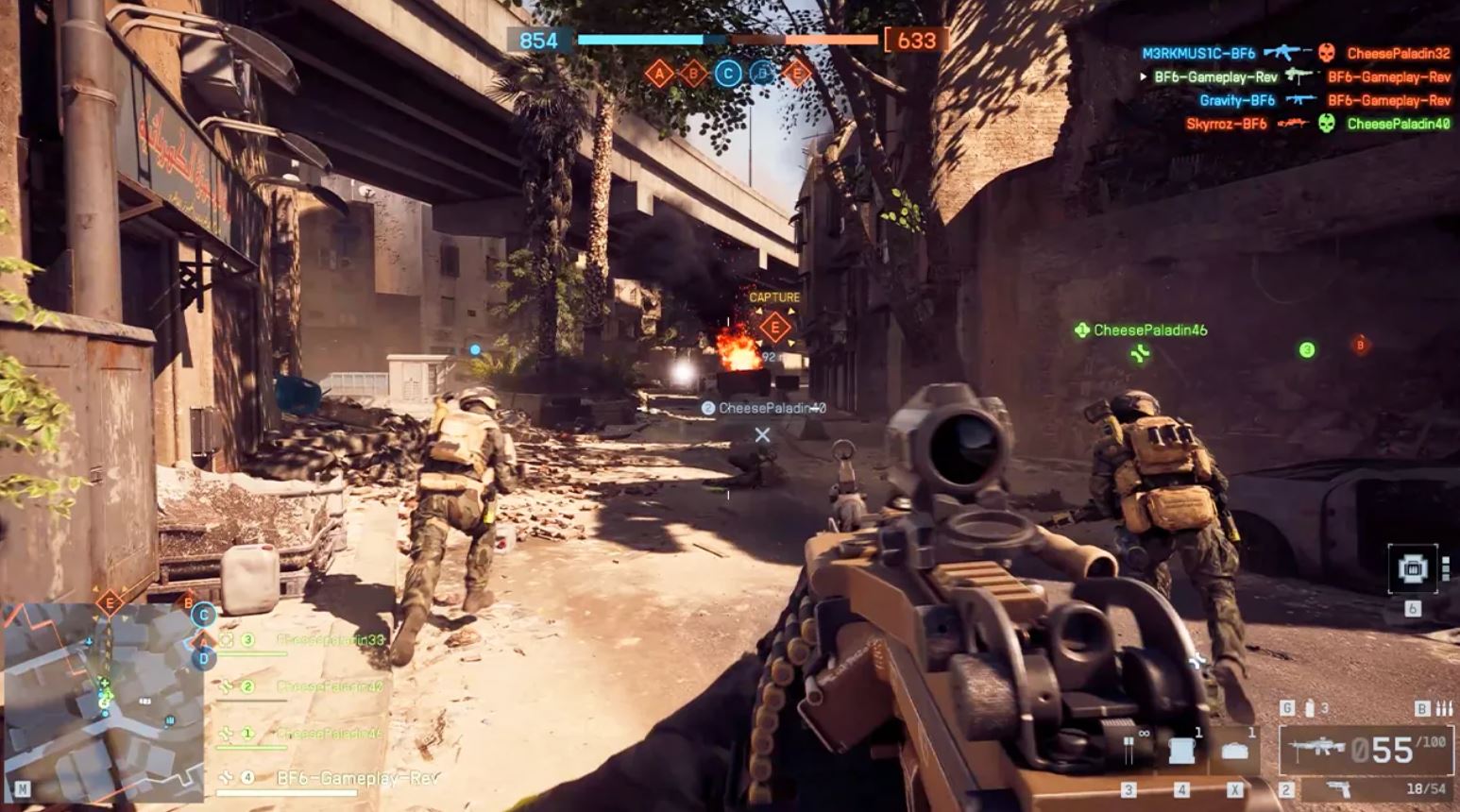
Task: Switch to the pistol sidearm slot
Action: (x=1339, y=789)
